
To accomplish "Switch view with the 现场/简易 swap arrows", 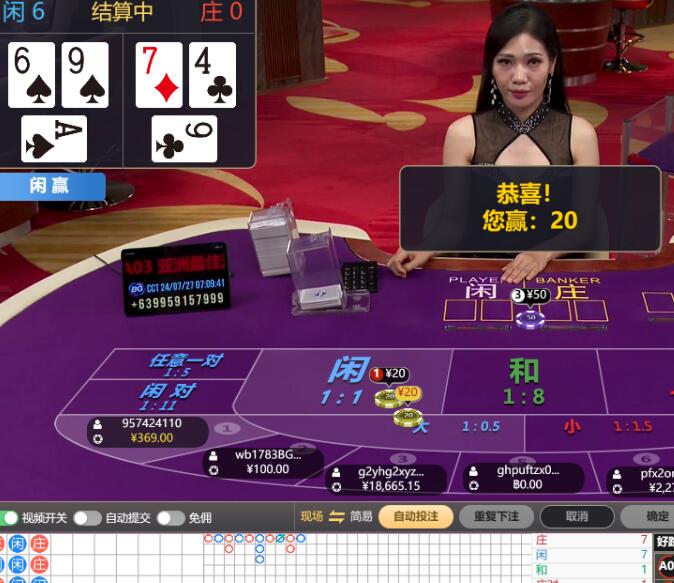I will click(337, 516).
